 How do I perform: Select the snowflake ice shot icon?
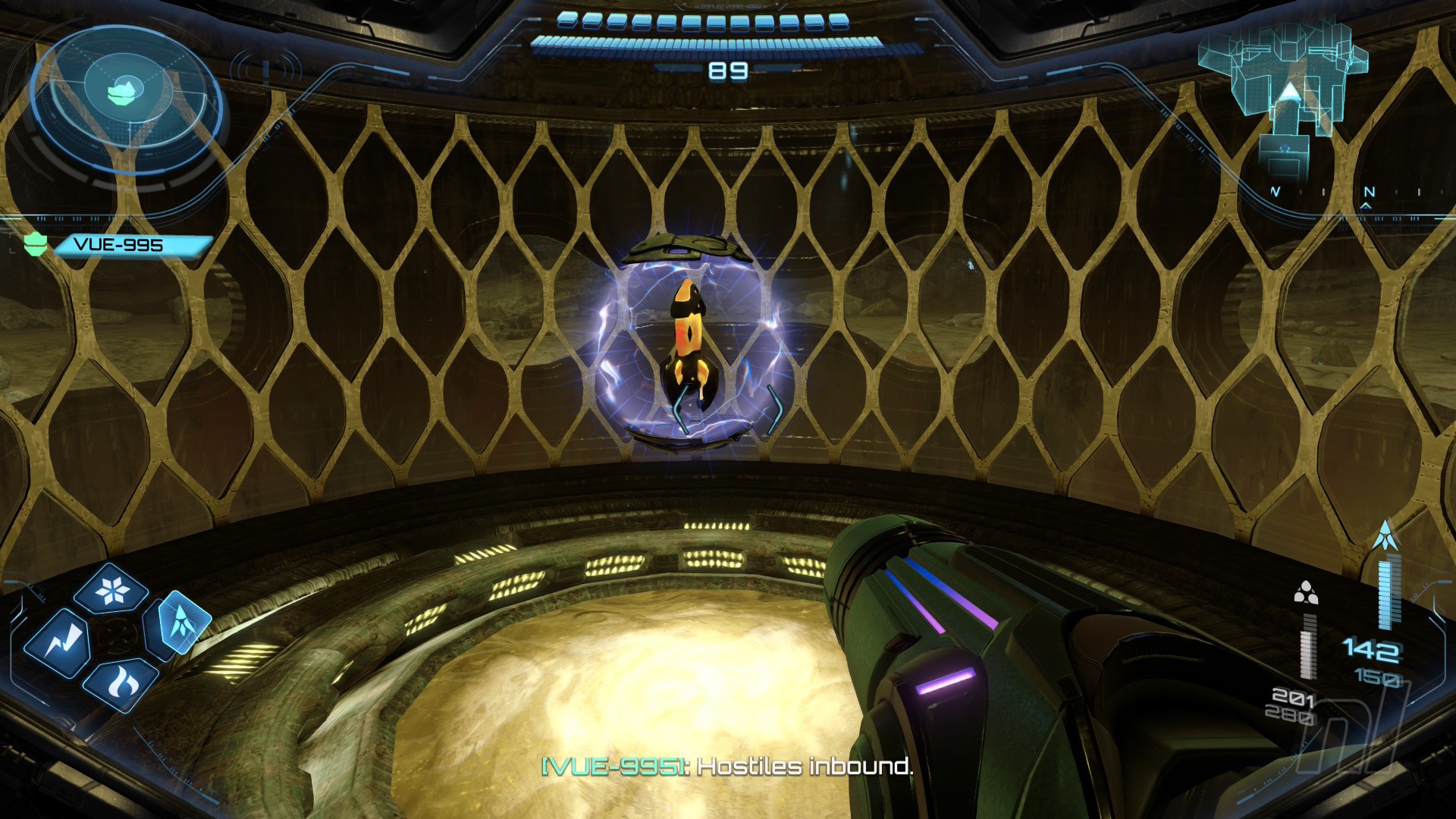111,589
